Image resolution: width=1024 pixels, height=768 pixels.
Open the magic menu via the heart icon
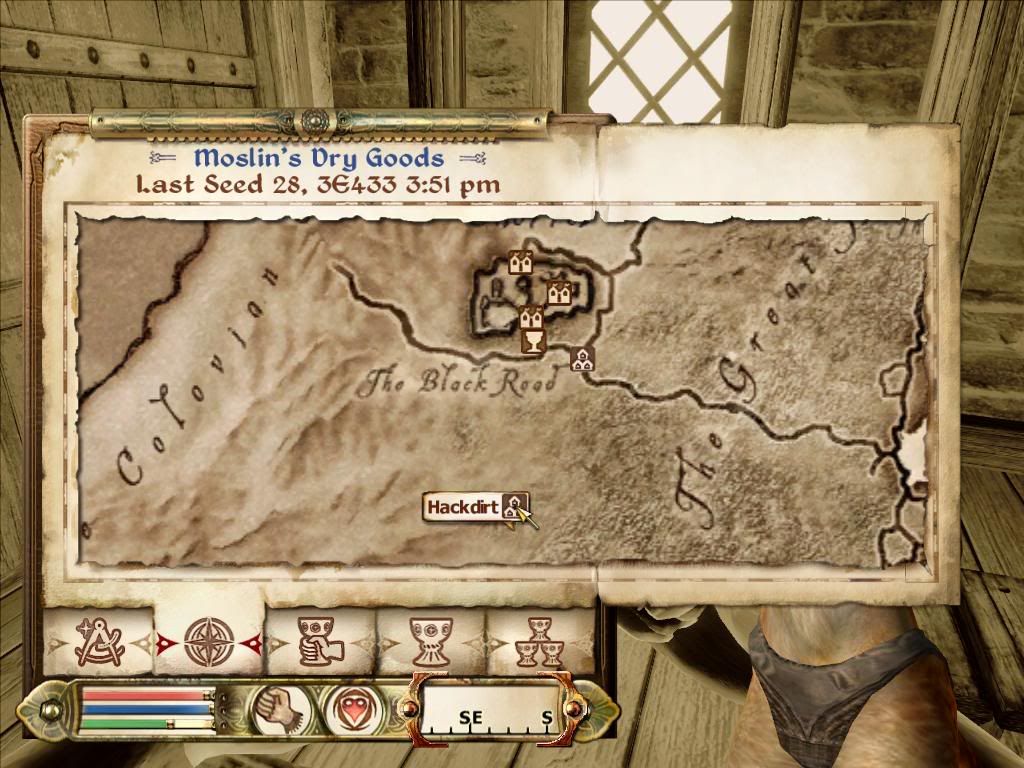[348, 708]
